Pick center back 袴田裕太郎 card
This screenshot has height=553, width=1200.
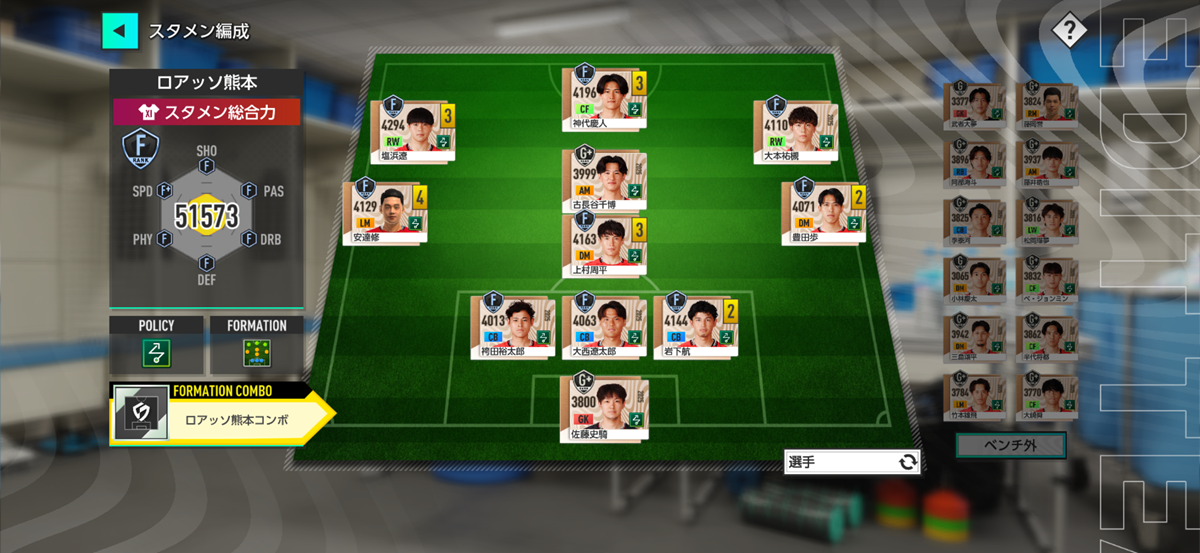coord(512,325)
